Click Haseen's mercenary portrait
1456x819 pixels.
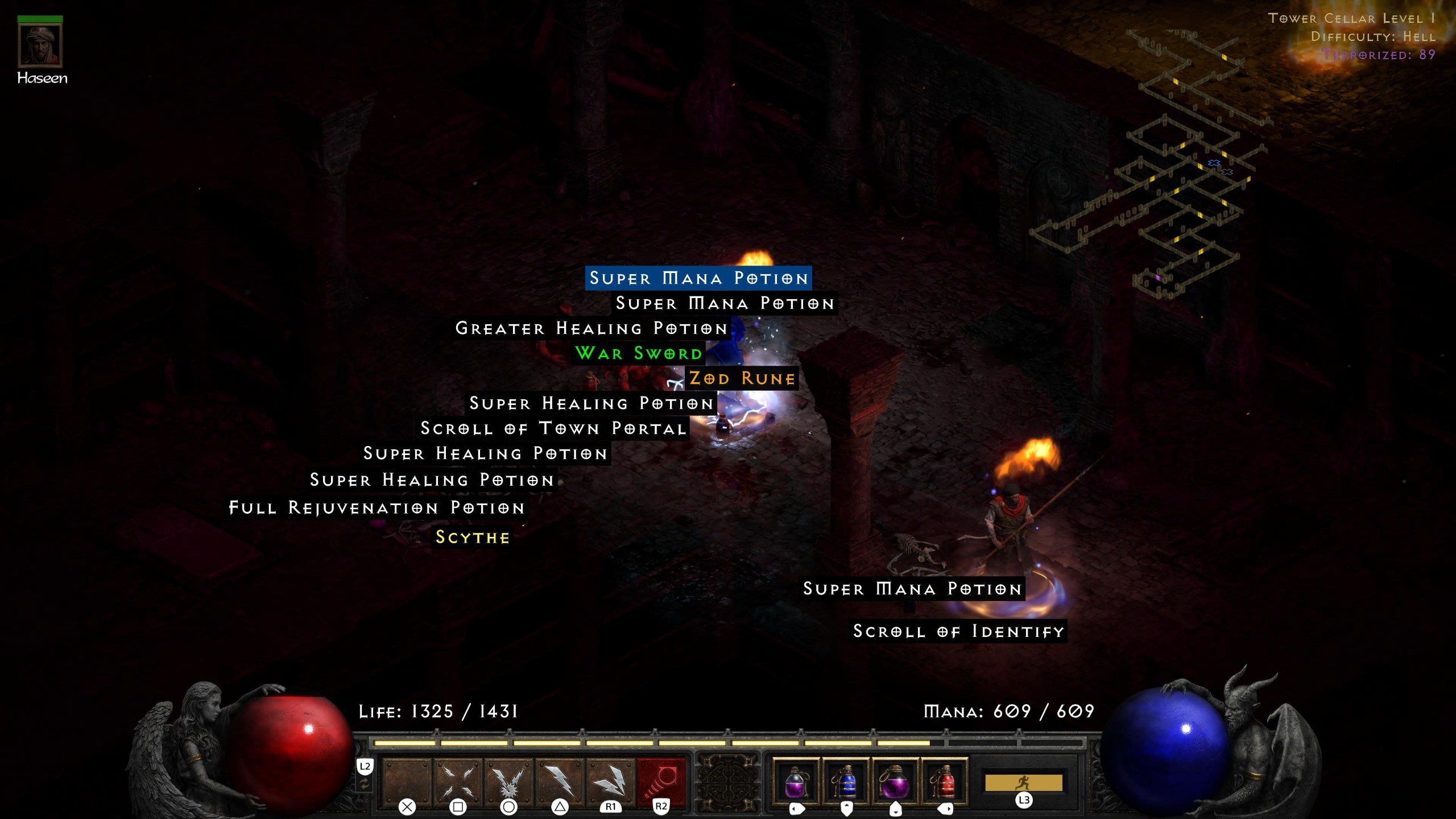(x=40, y=45)
